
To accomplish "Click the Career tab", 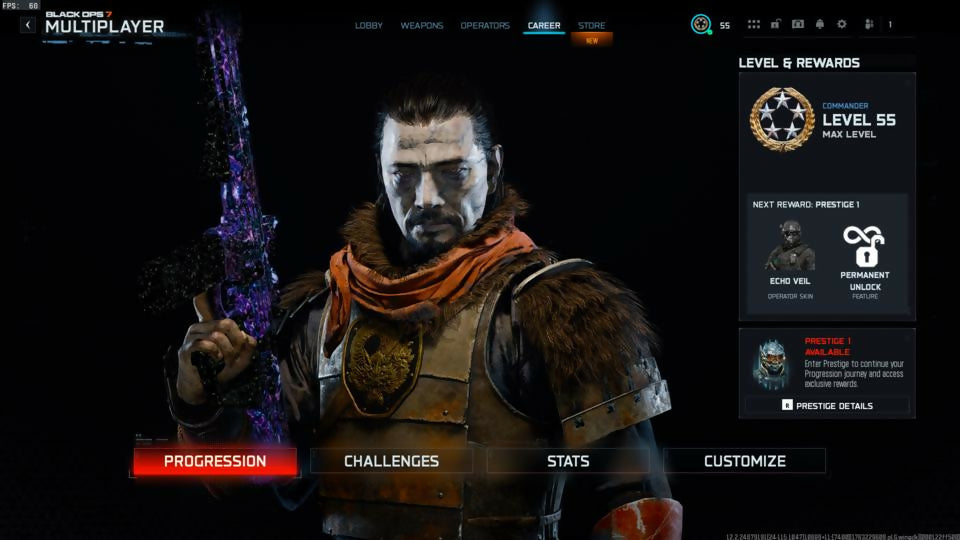I will [x=544, y=25].
